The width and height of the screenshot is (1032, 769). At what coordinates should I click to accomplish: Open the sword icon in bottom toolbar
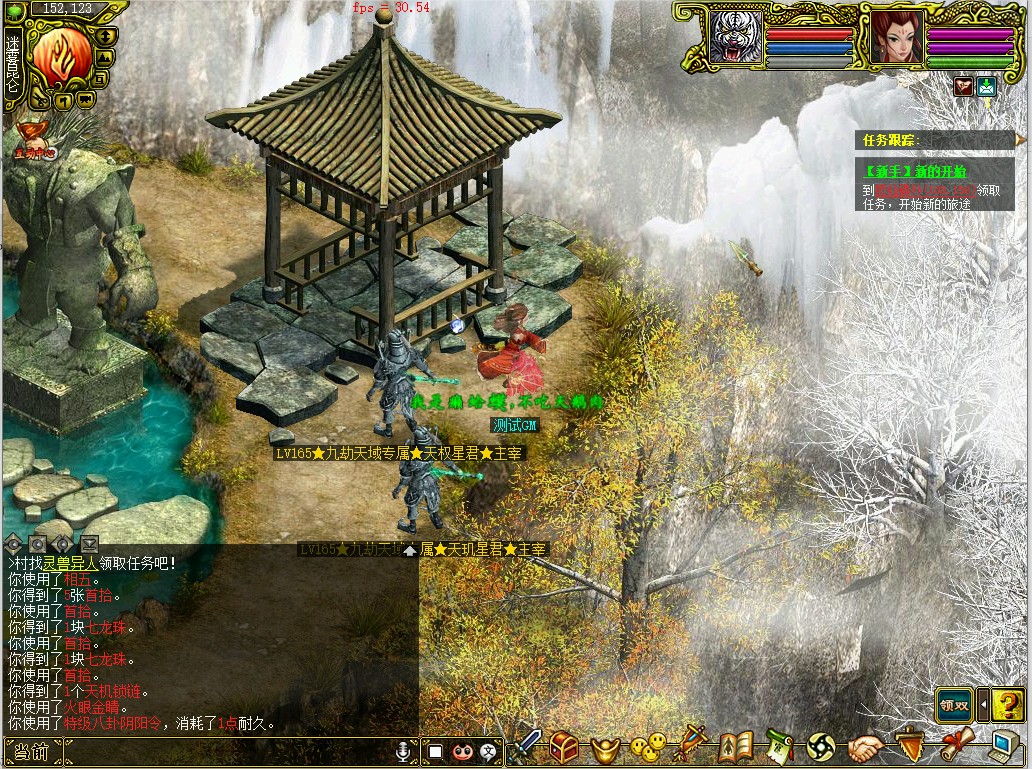(x=527, y=745)
